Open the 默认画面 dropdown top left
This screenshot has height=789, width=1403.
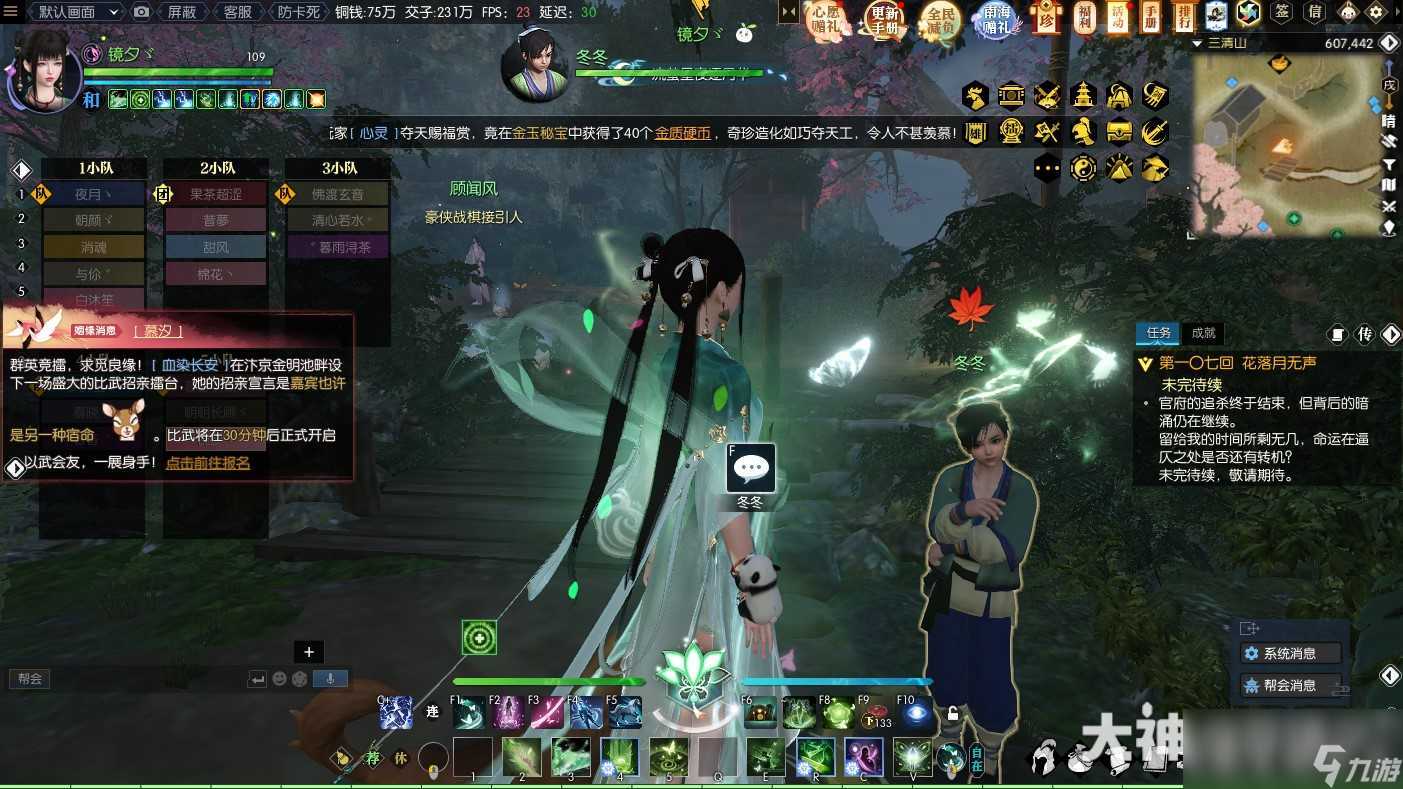(70, 12)
